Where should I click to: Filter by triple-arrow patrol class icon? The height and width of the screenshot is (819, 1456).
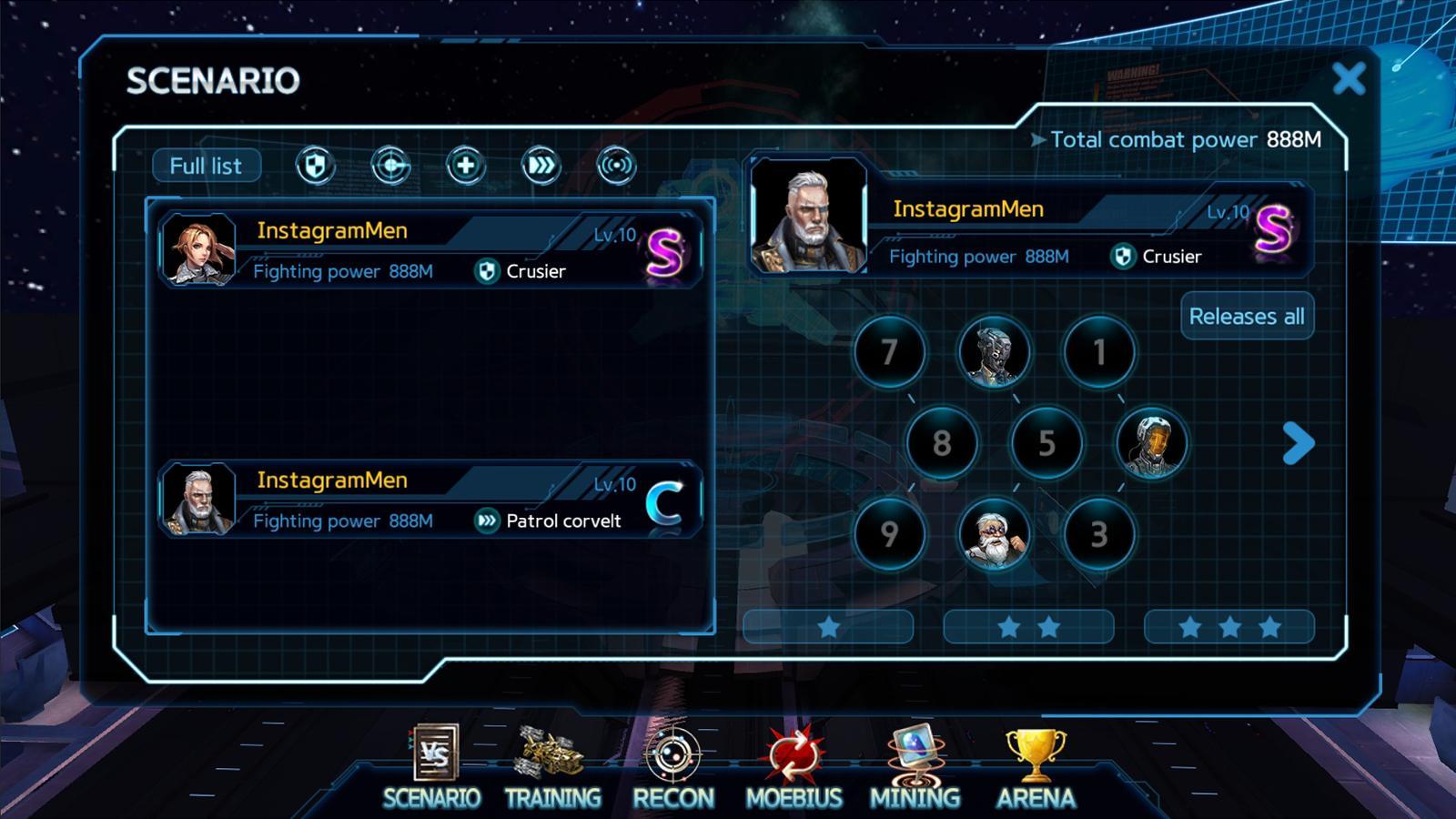[x=541, y=166]
